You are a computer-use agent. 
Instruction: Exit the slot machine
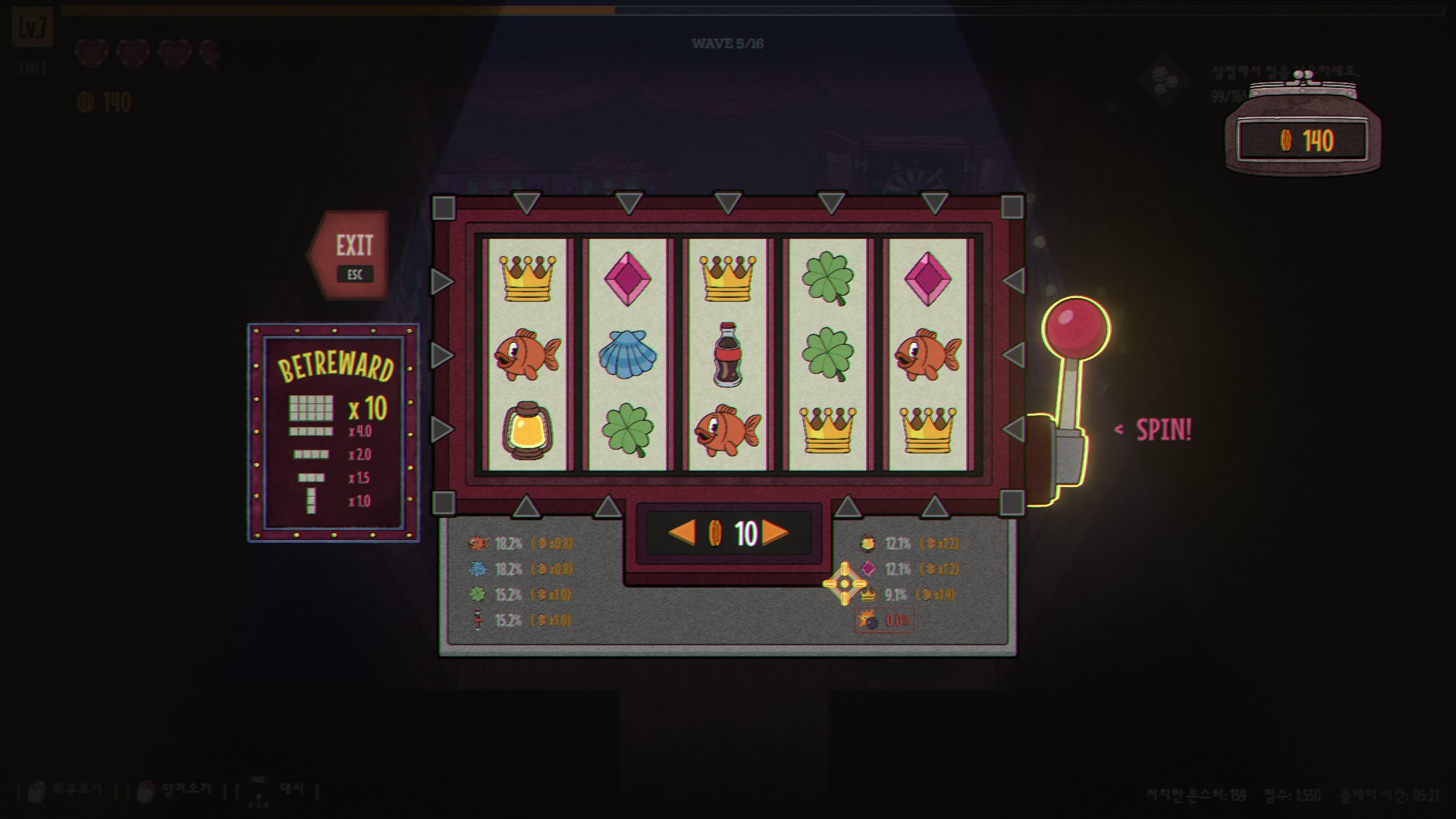[x=353, y=255]
